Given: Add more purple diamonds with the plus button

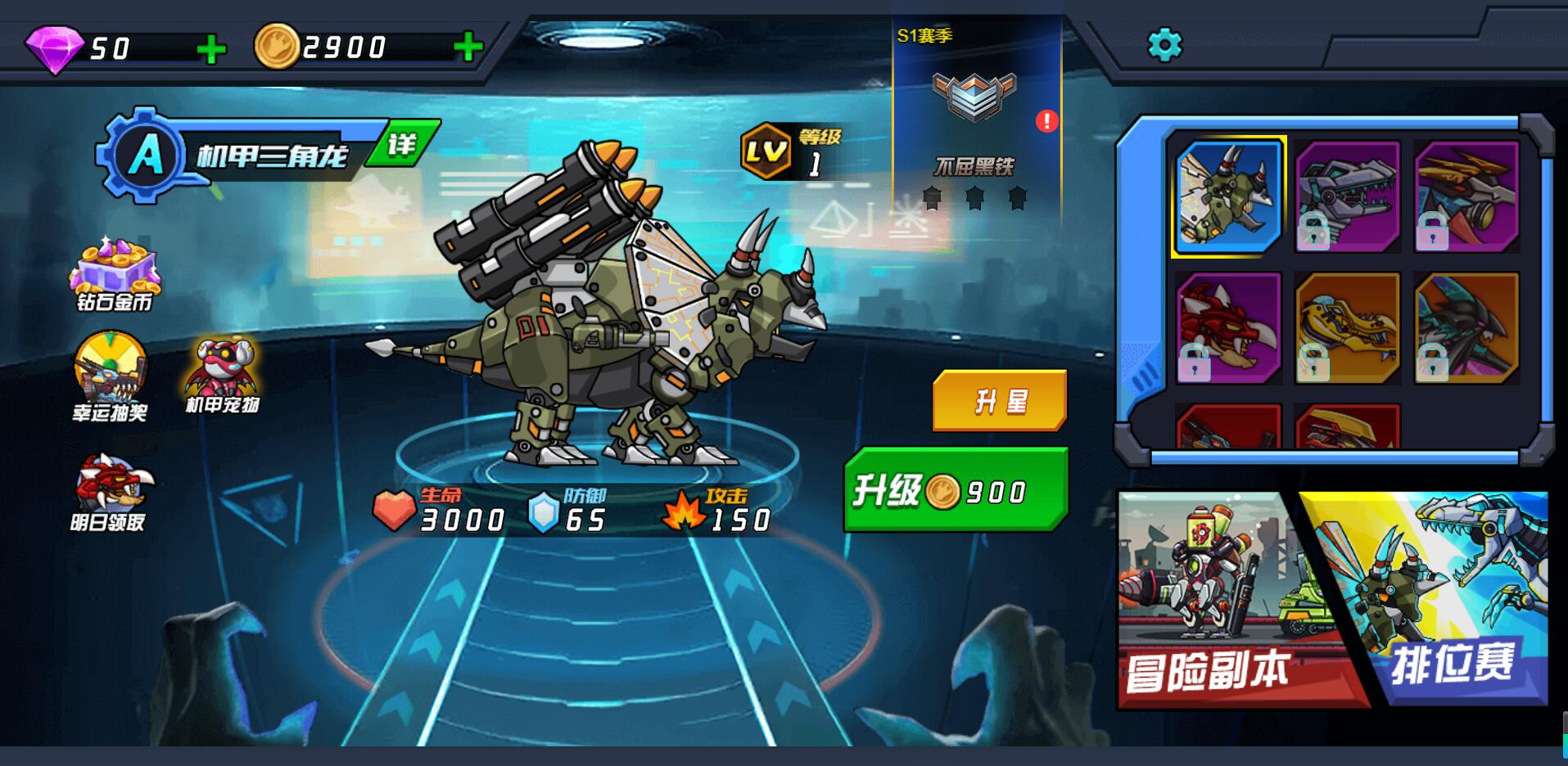Looking at the screenshot, I should tap(211, 49).
